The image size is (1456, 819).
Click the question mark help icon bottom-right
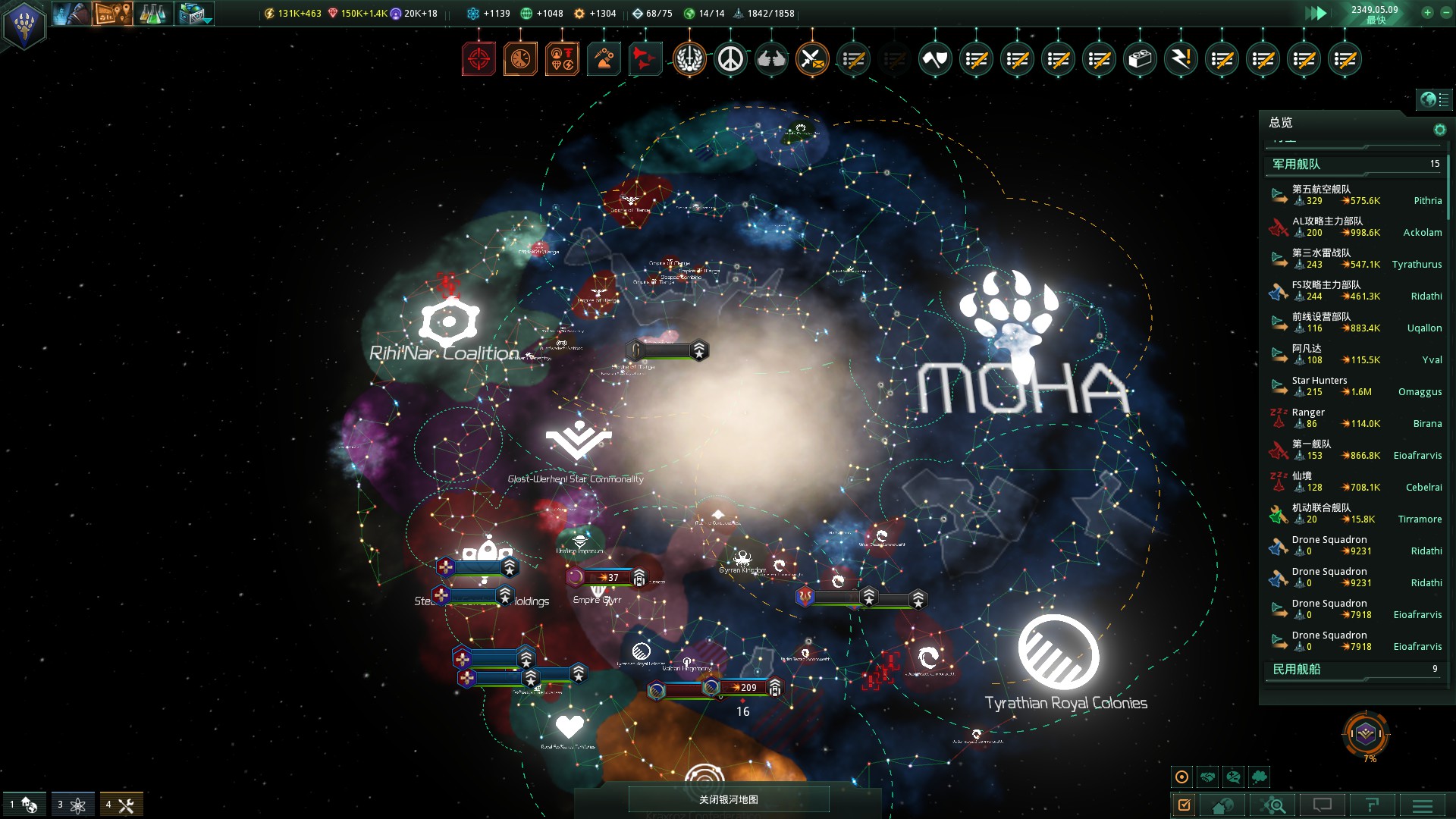click(x=1373, y=804)
